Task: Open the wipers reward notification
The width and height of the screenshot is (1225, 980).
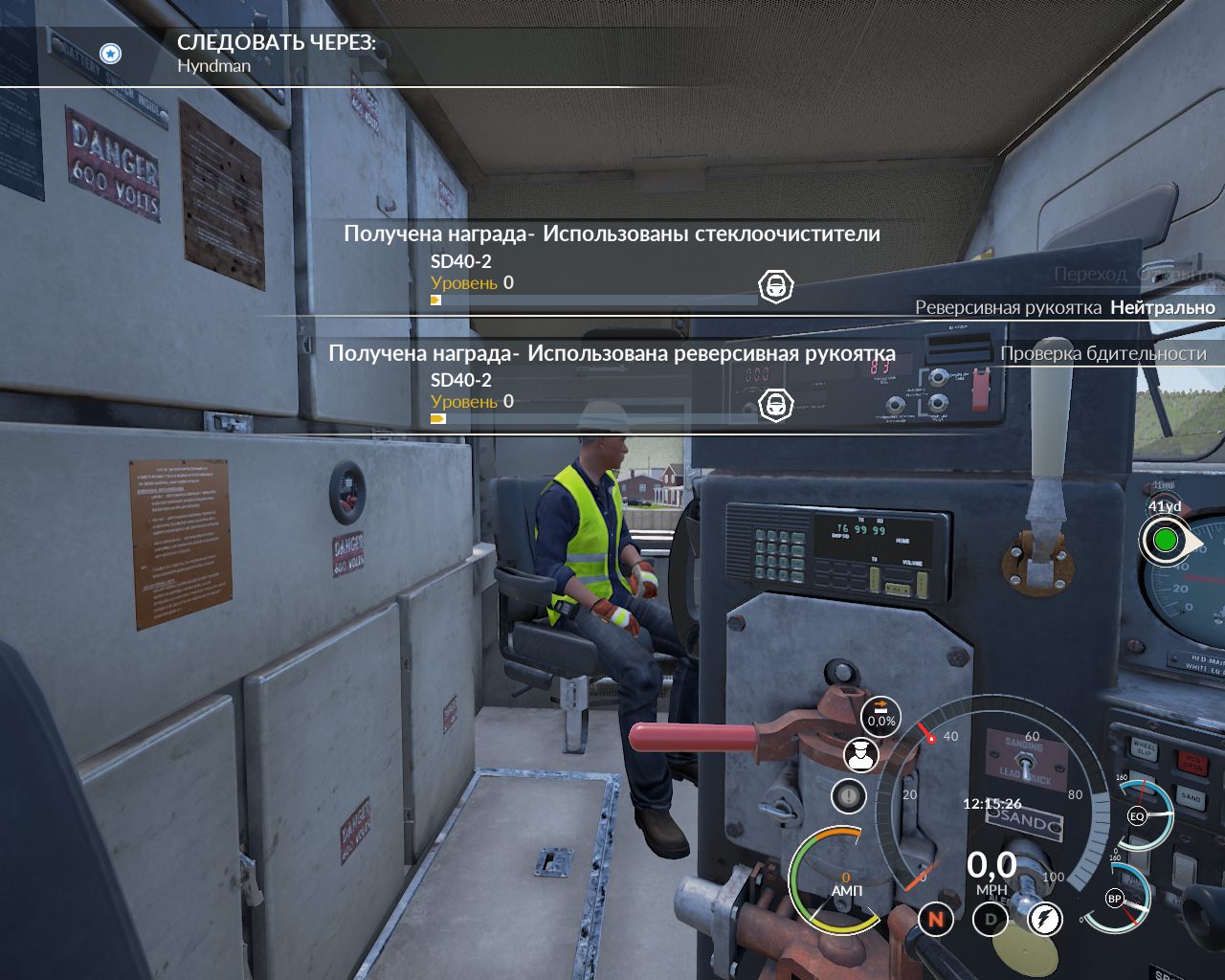Action: (612, 234)
